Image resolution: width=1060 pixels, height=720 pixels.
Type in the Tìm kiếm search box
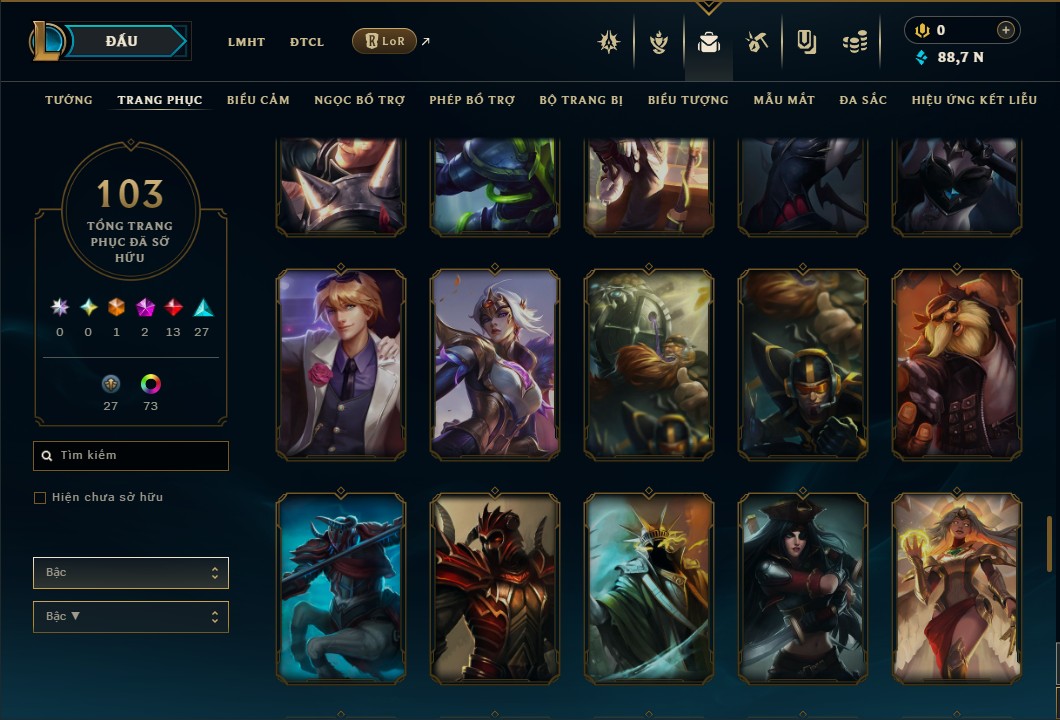click(x=140, y=456)
